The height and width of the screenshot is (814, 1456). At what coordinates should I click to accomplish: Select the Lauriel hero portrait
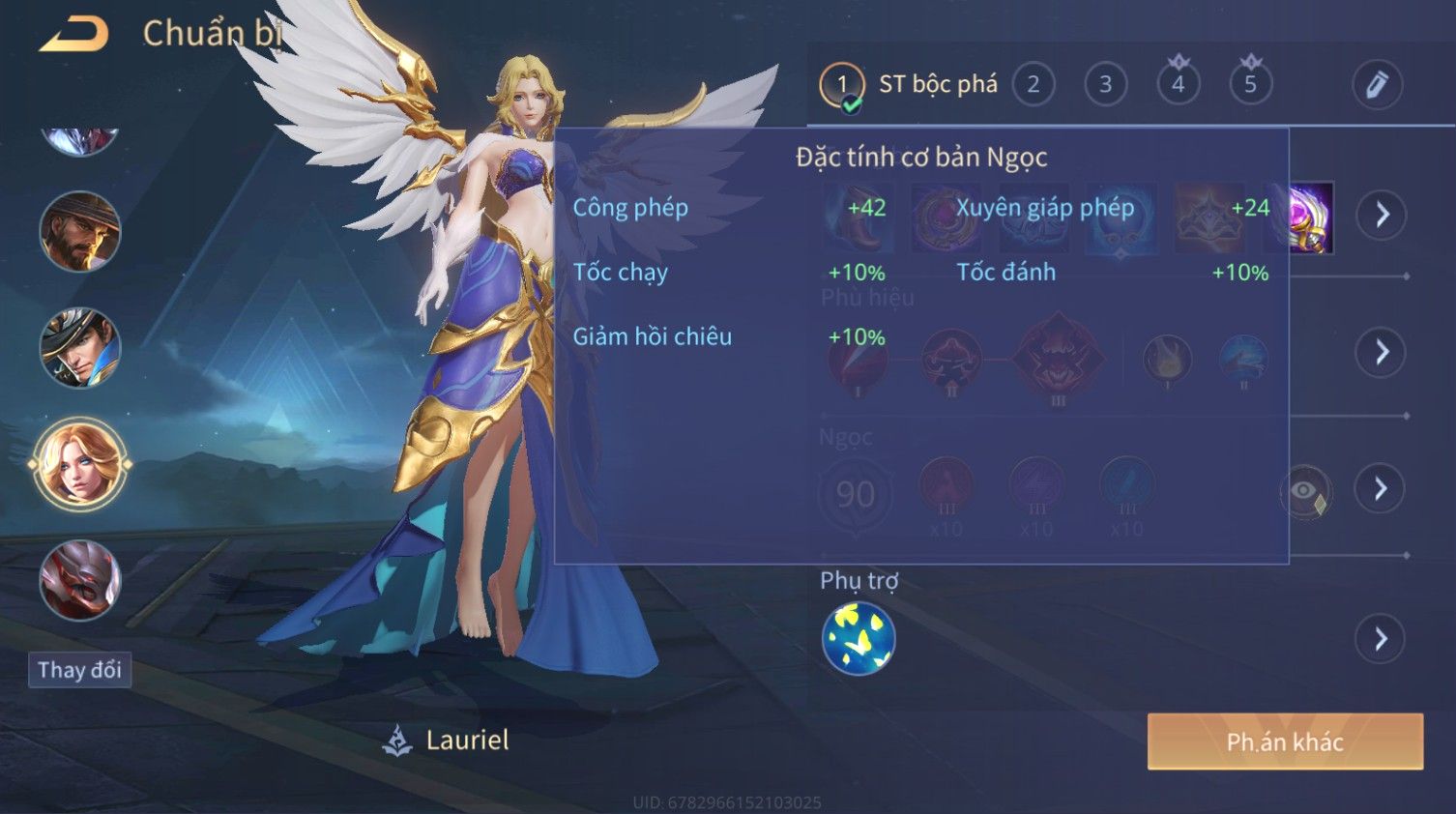[x=79, y=464]
